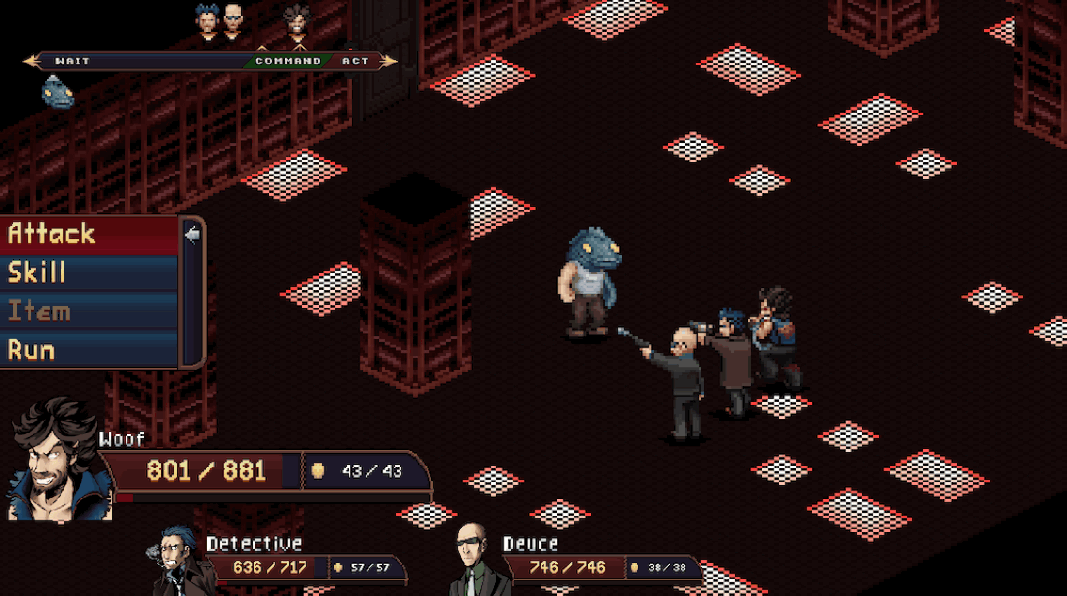Select the Item command

[90, 312]
